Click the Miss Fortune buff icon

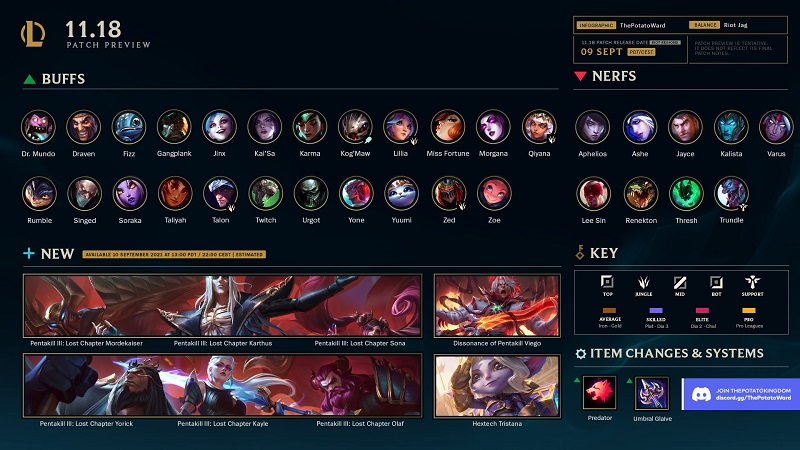click(447, 127)
